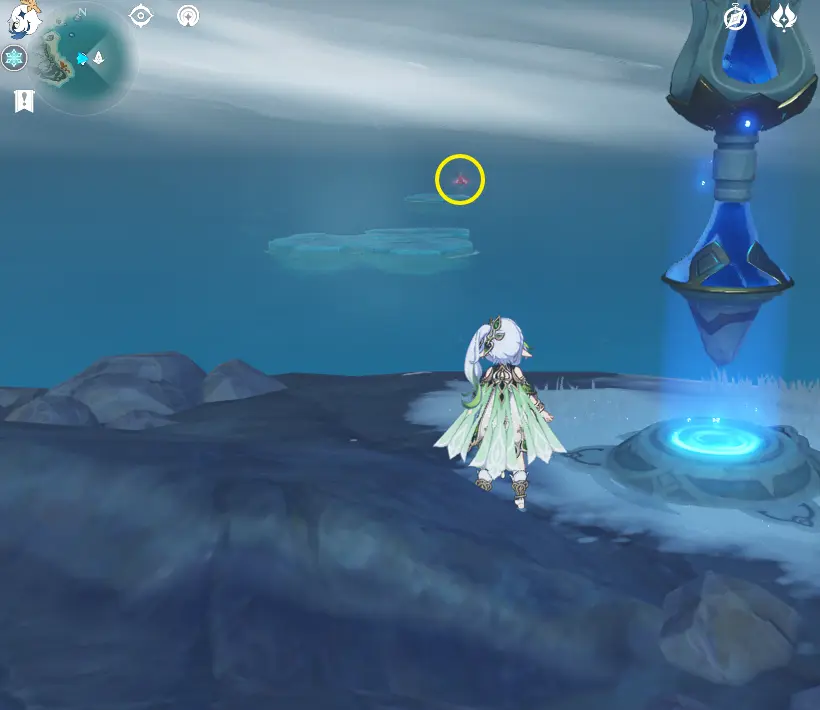This screenshot has height=710, width=820.
Task: Open the Paimon menu
Action: [x=24, y=19]
